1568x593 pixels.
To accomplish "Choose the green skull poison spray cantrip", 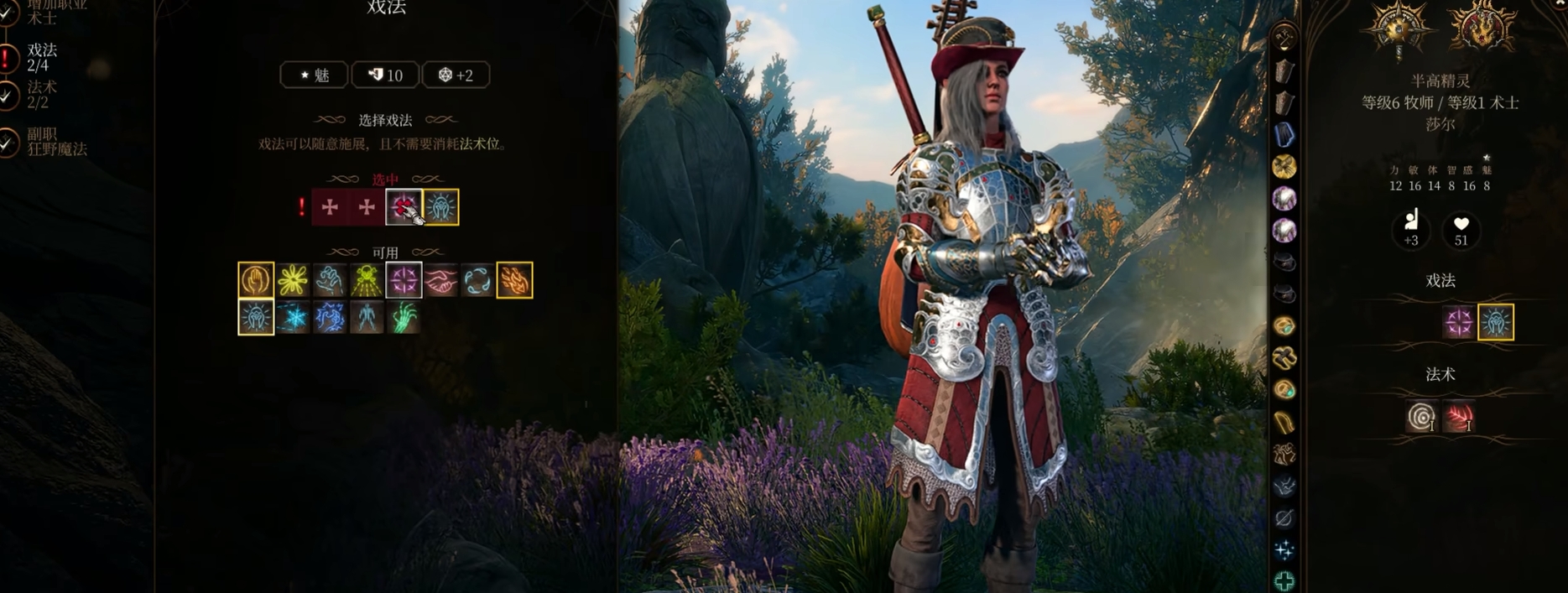I will [x=367, y=280].
